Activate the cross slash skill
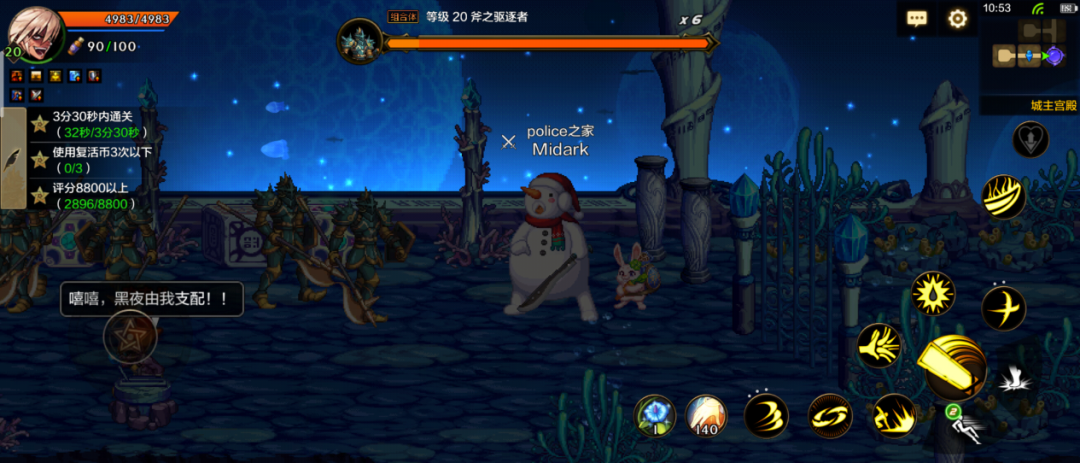Viewport: 1080px width, 463px height. click(x=1003, y=308)
